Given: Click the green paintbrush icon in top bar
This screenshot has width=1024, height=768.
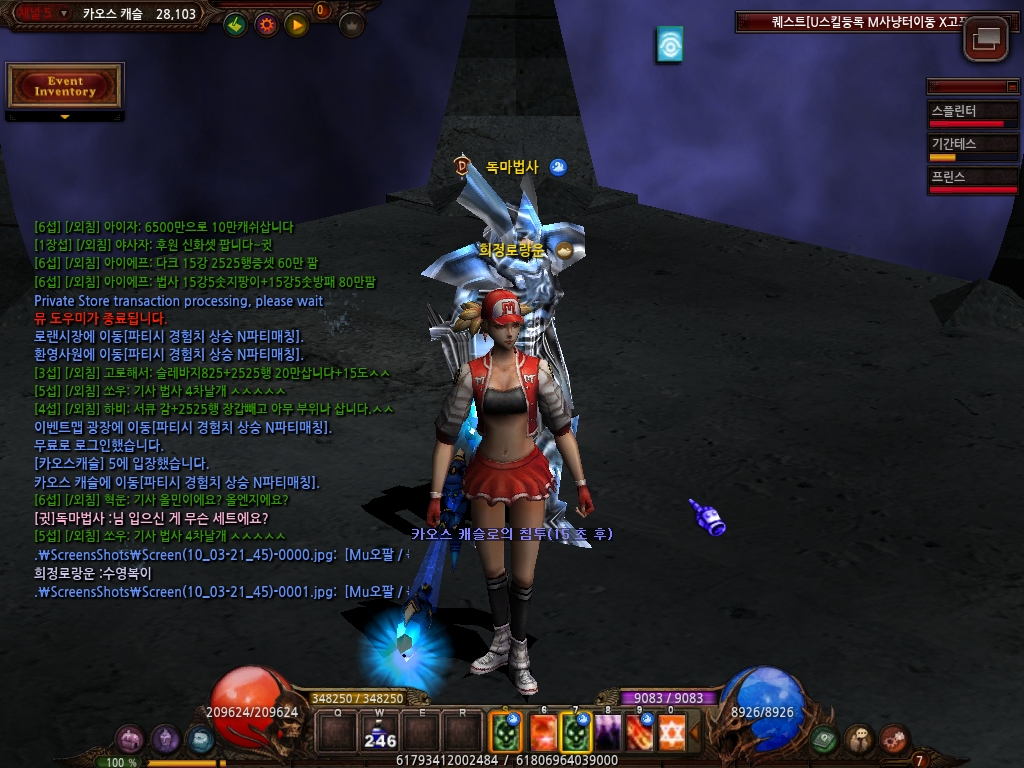Looking at the screenshot, I should point(235,25).
